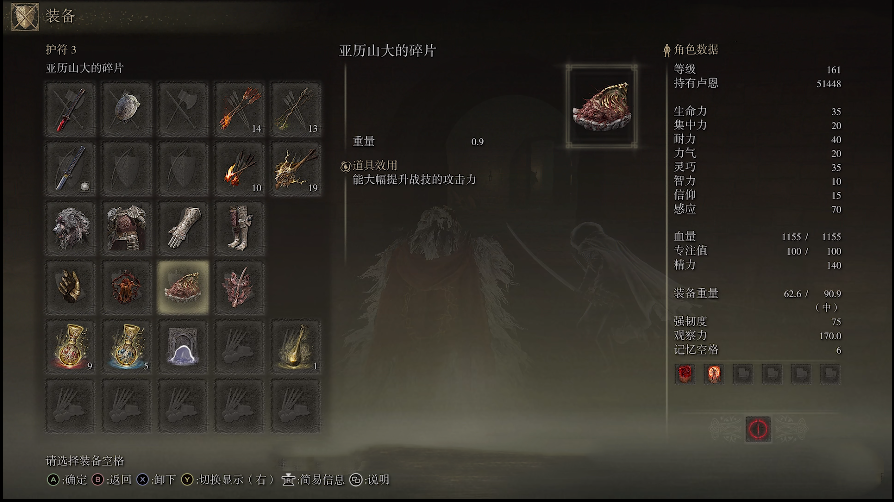Image resolution: width=894 pixels, height=502 pixels.
Task: Pick the spiky red feathered talisman slot
Action: click(240, 287)
